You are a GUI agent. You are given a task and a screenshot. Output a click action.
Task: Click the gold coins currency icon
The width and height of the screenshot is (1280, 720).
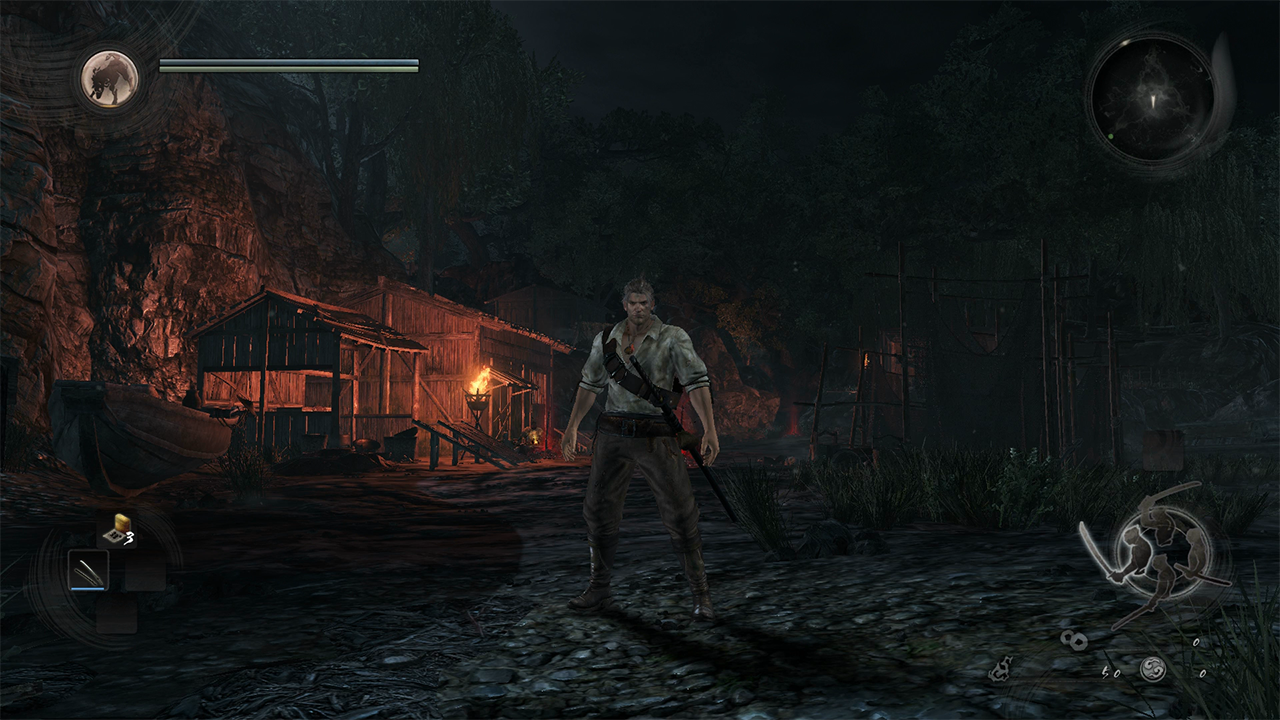1075,640
